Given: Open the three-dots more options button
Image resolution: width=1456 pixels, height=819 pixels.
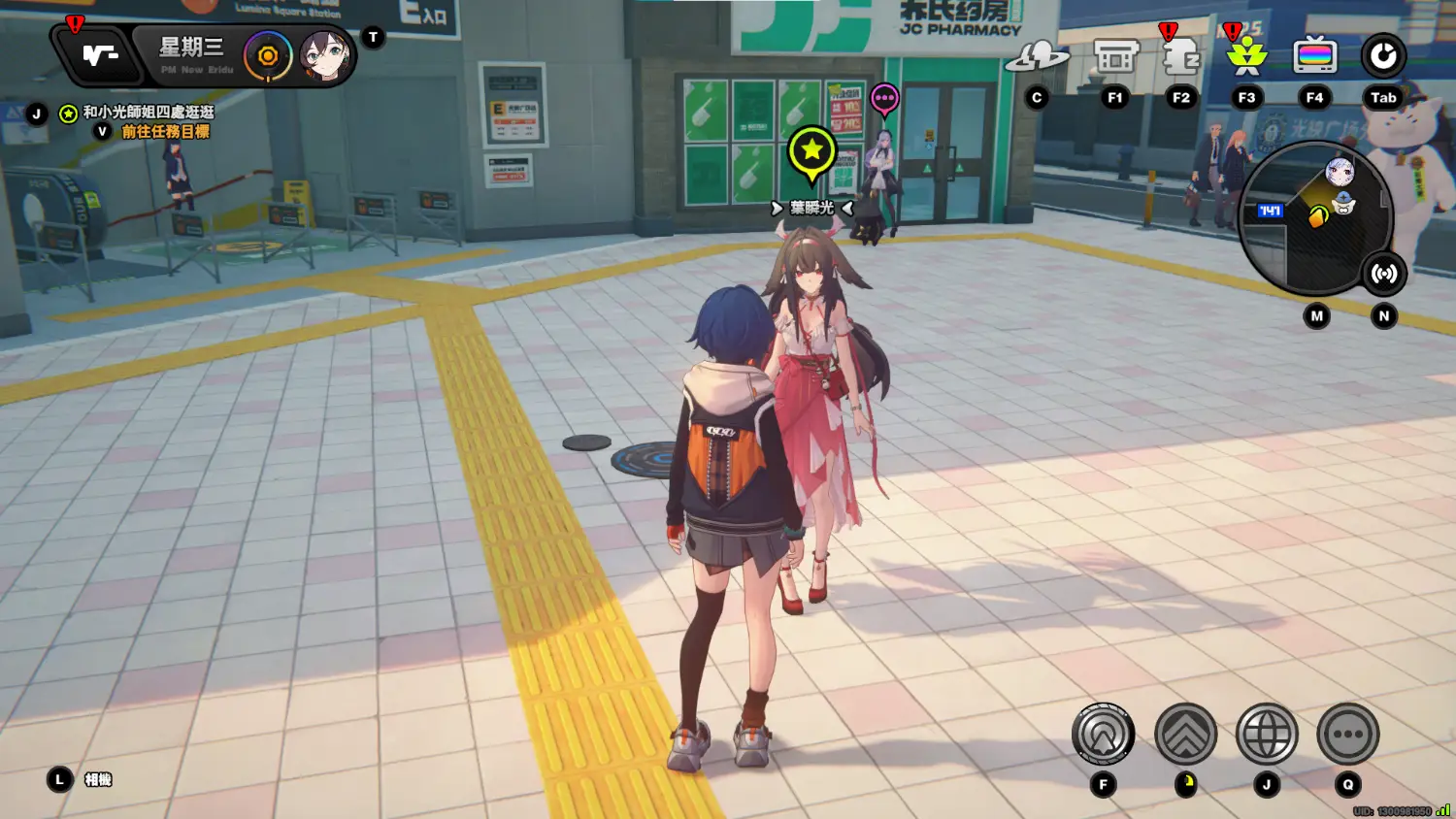Looking at the screenshot, I should click(1347, 735).
